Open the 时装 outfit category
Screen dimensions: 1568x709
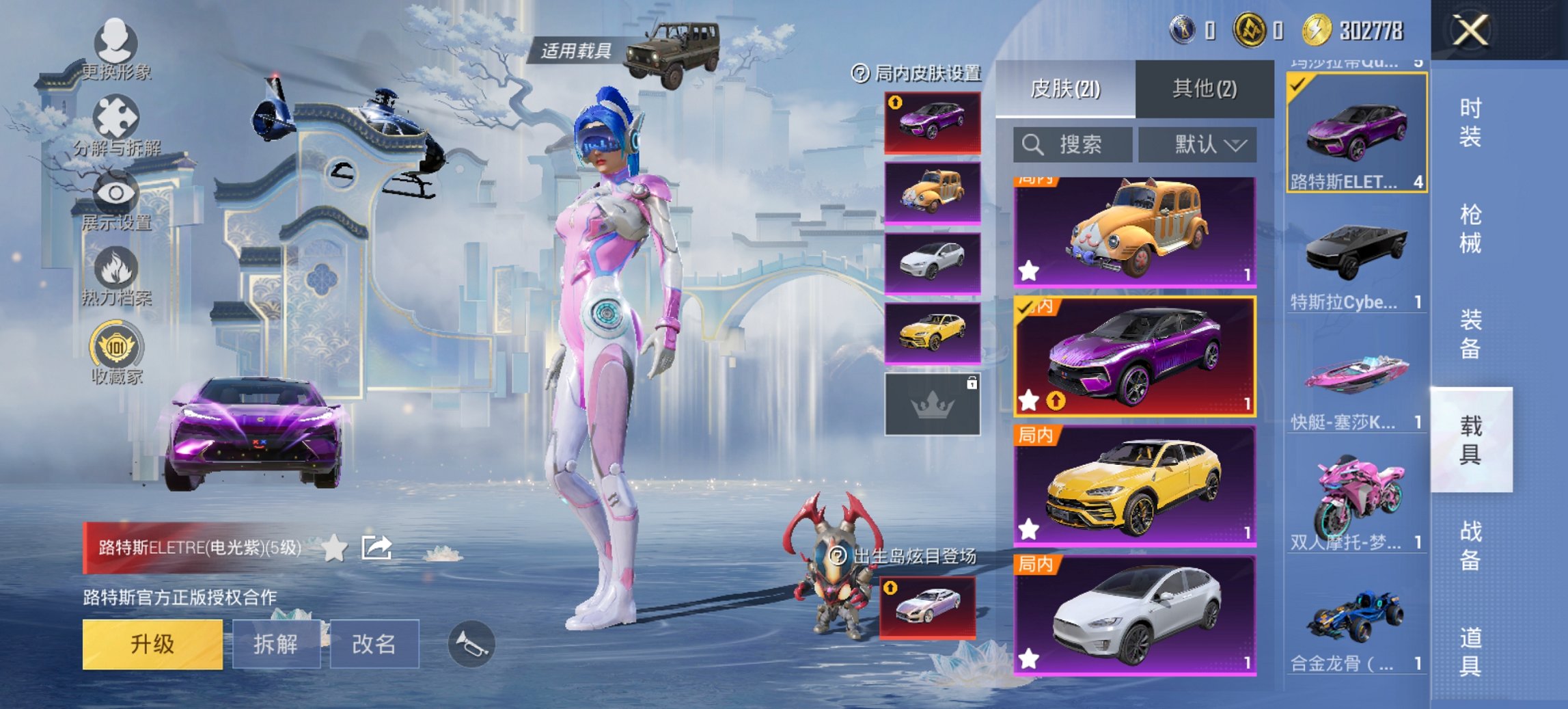[1470, 122]
